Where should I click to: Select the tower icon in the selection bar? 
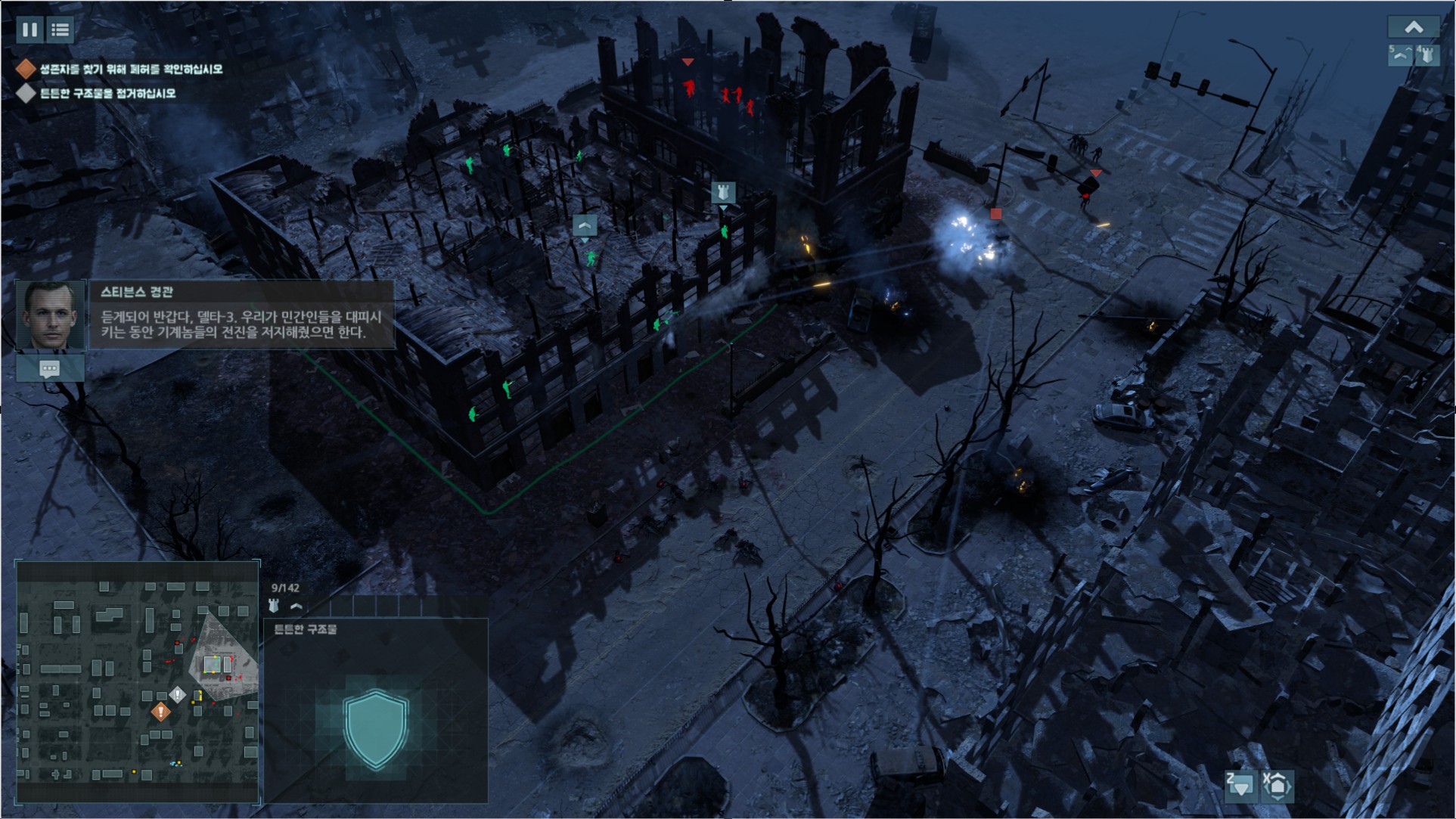274,606
